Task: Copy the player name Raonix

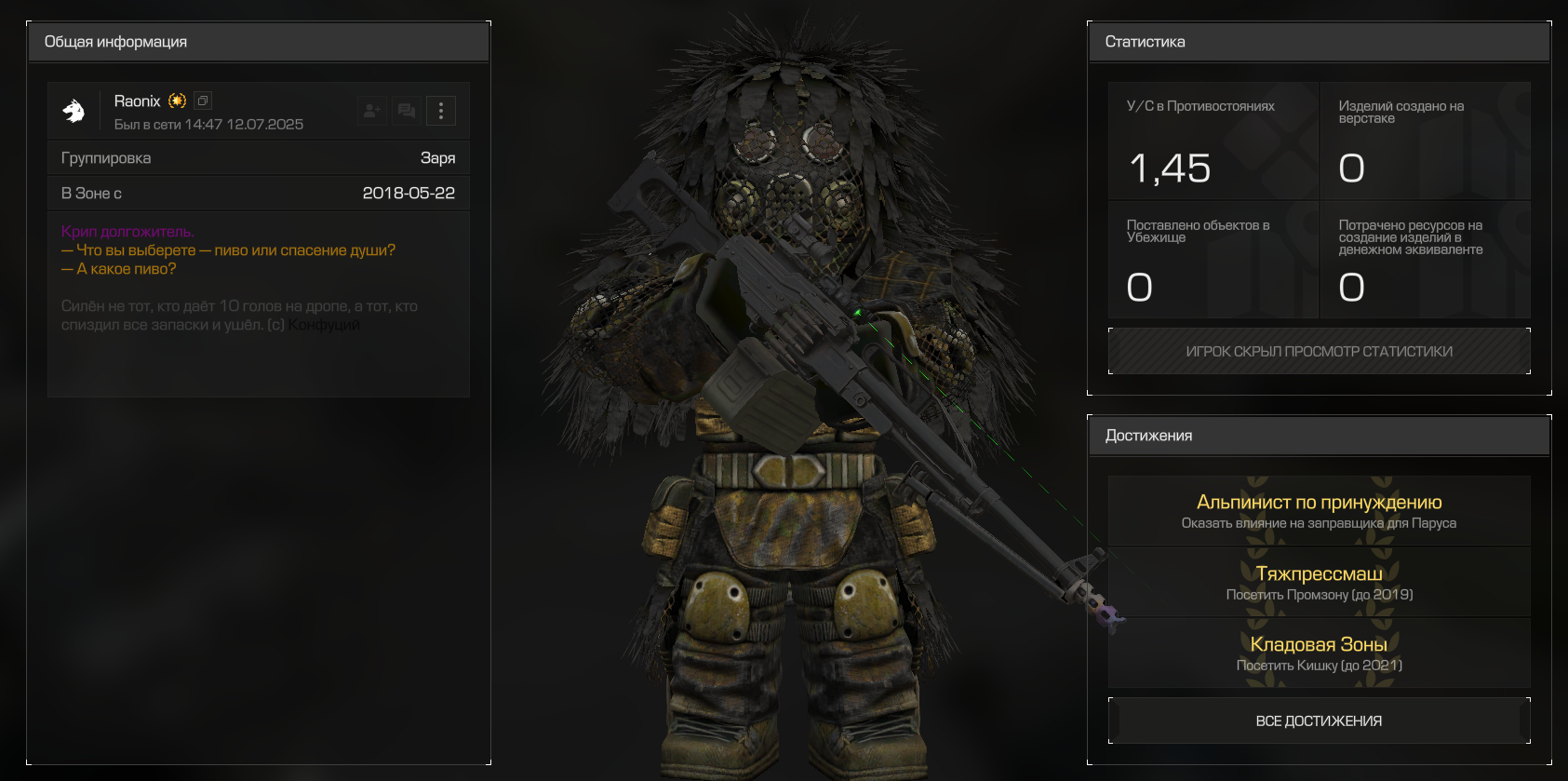Action: tap(203, 101)
